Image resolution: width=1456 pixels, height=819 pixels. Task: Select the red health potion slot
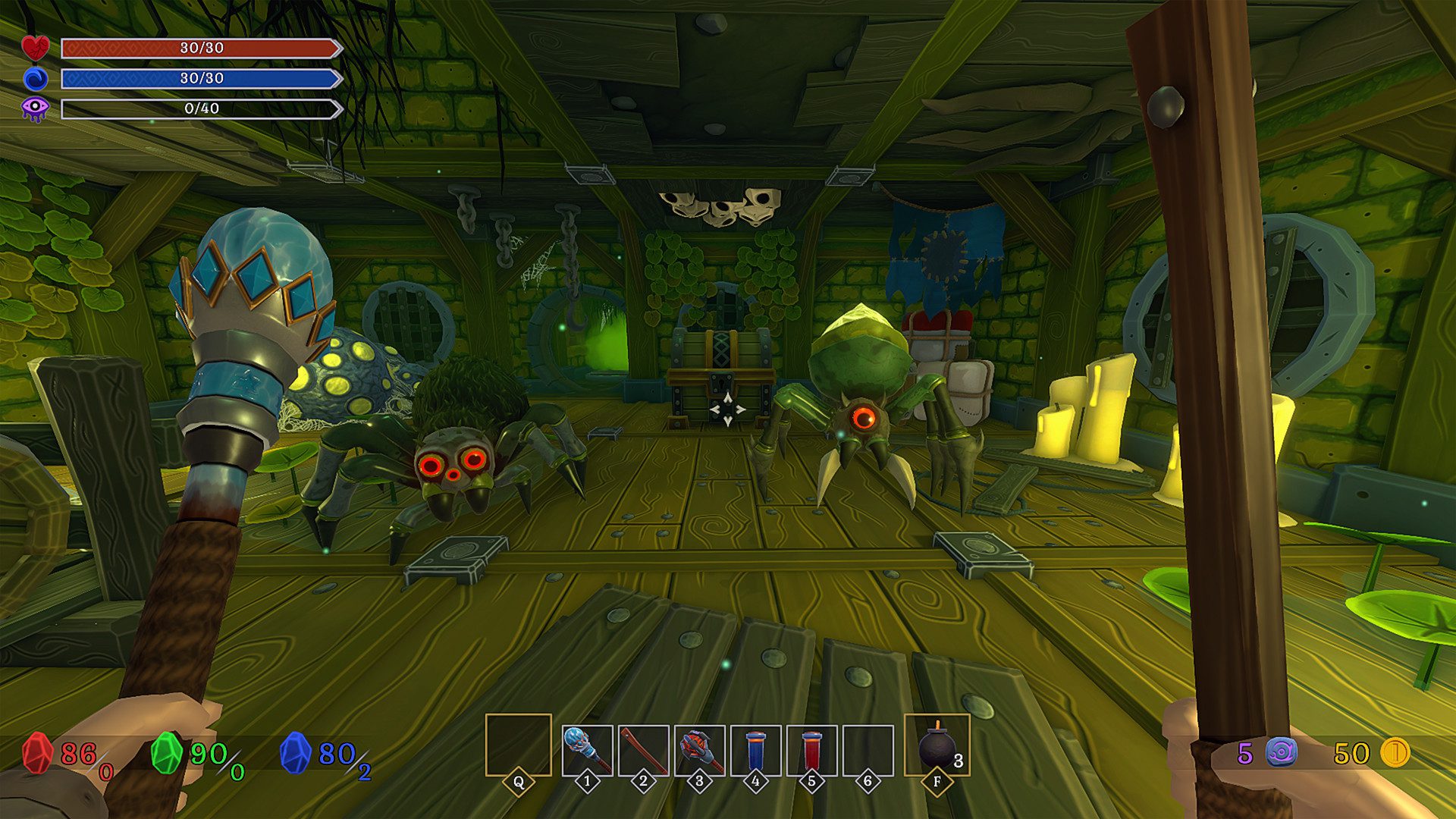[811, 749]
